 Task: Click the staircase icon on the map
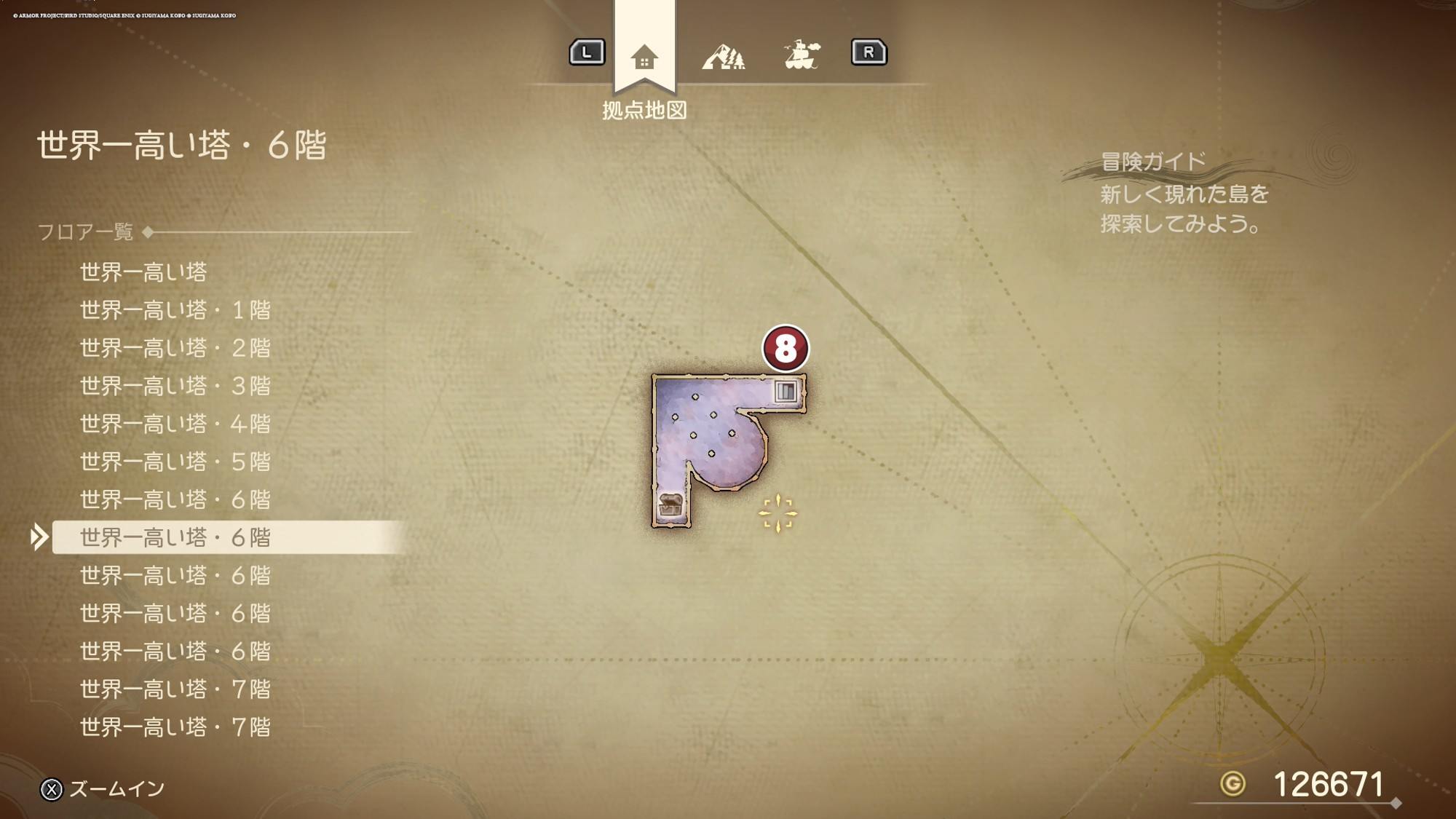[x=786, y=391]
